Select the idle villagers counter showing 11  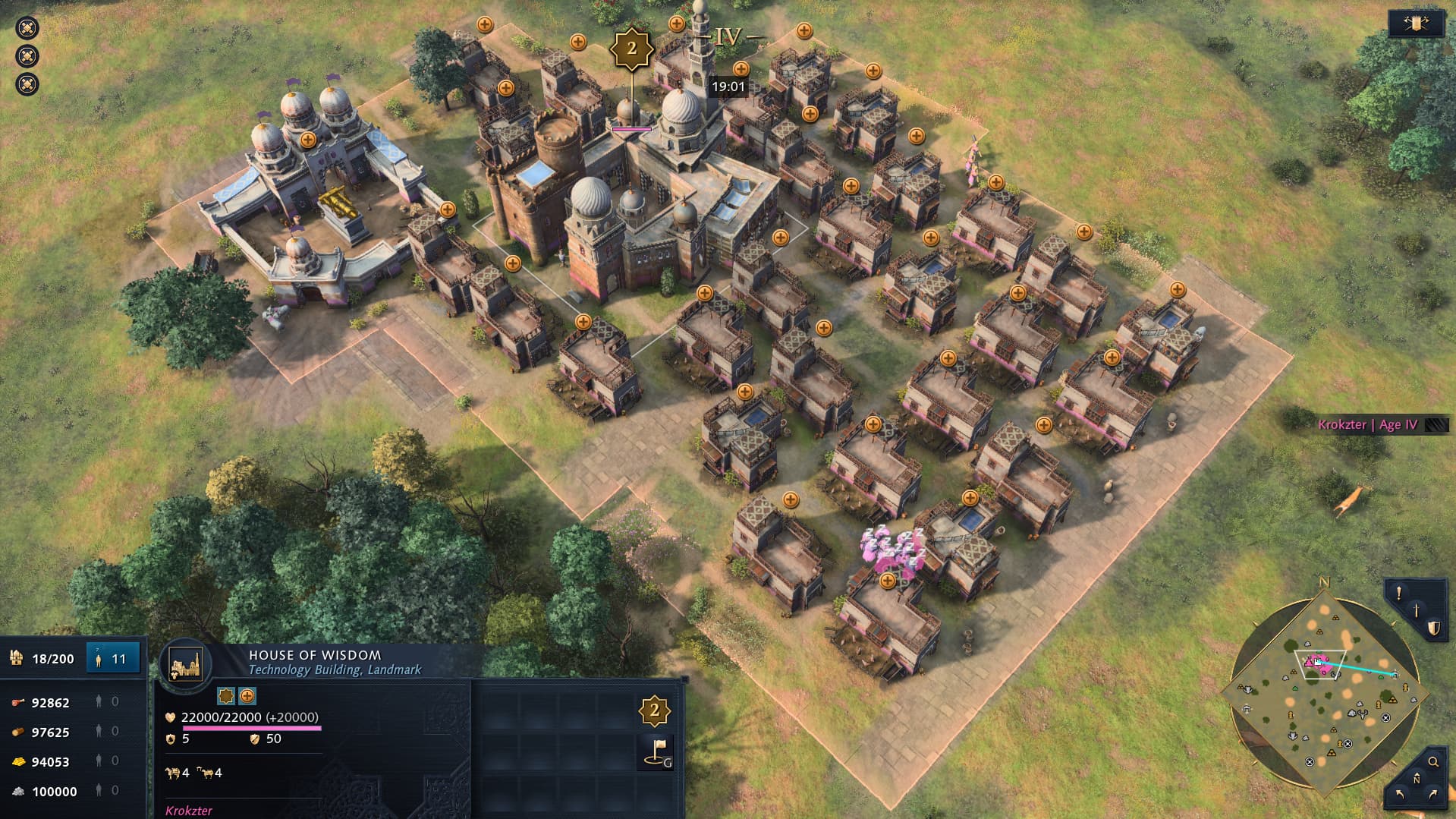(113, 658)
